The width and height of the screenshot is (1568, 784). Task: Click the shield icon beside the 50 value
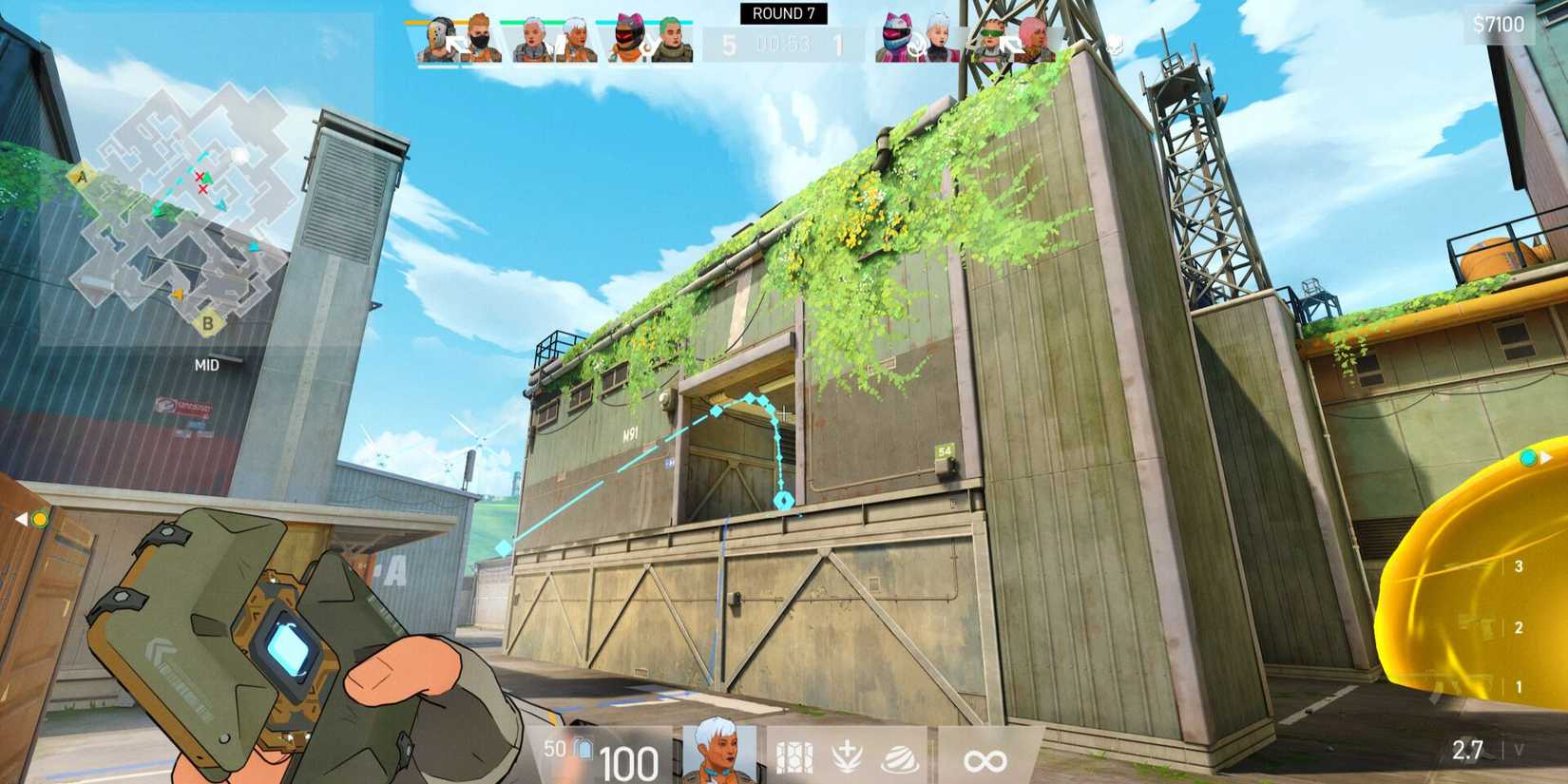point(583,750)
